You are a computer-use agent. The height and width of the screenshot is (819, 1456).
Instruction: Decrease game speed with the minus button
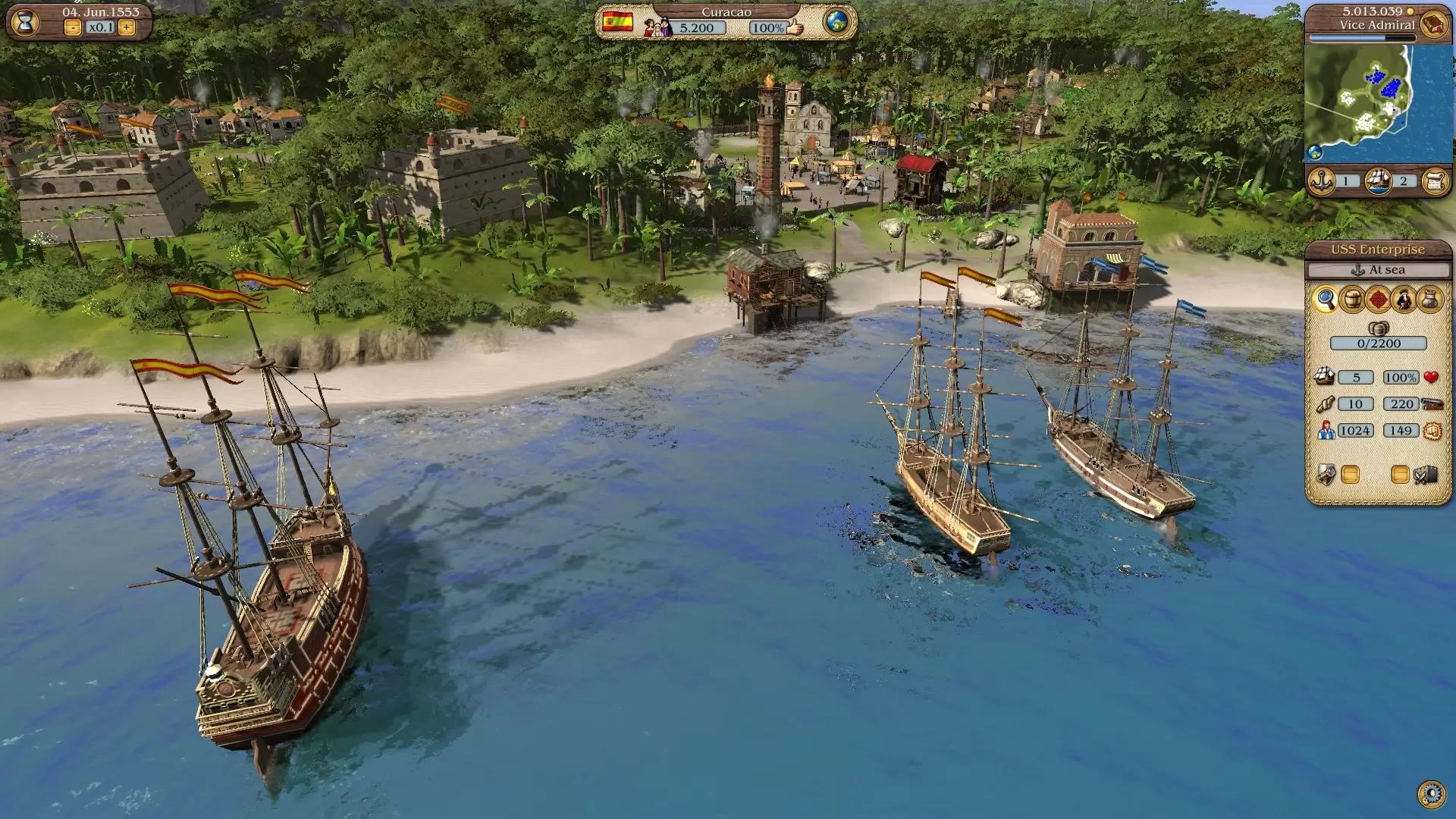(x=73, y=28)
